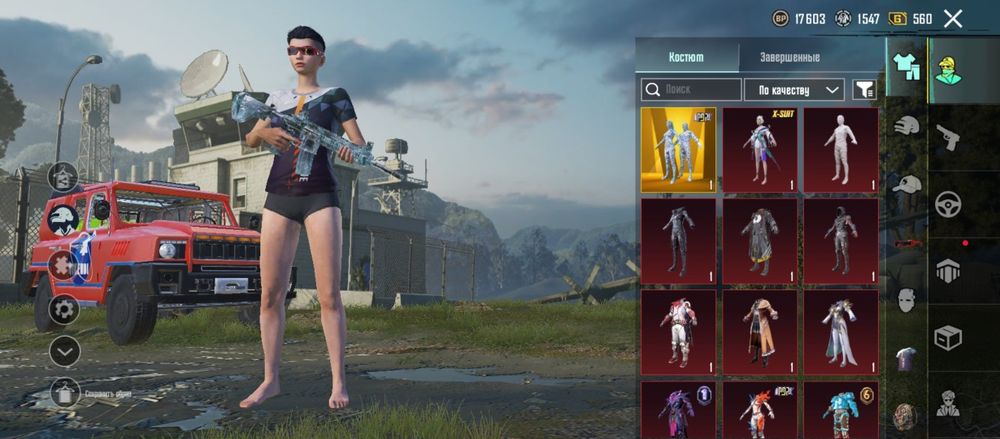Open the cap headwear category

point(906,184)
